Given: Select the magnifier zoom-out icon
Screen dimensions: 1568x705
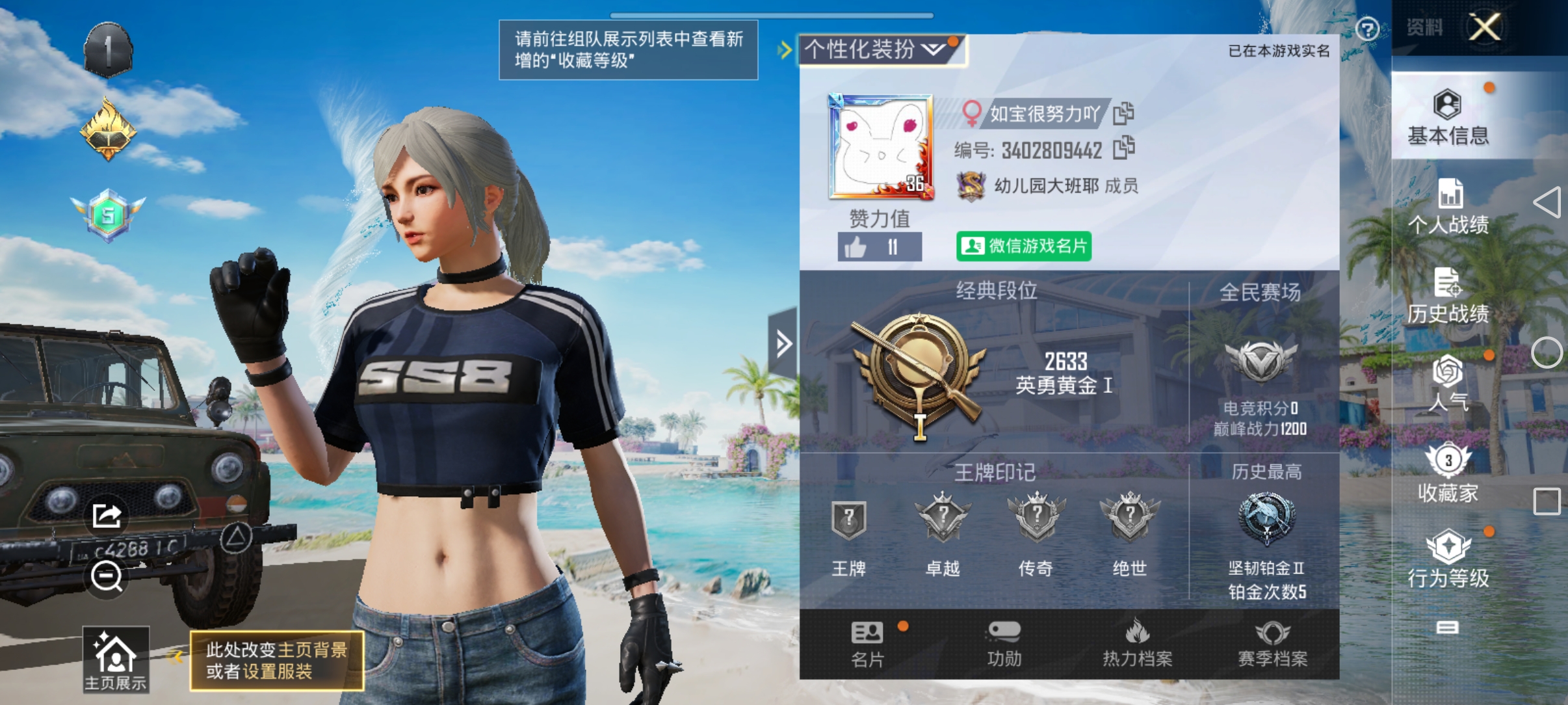Looking at the screenshot, I should (106, 576).
